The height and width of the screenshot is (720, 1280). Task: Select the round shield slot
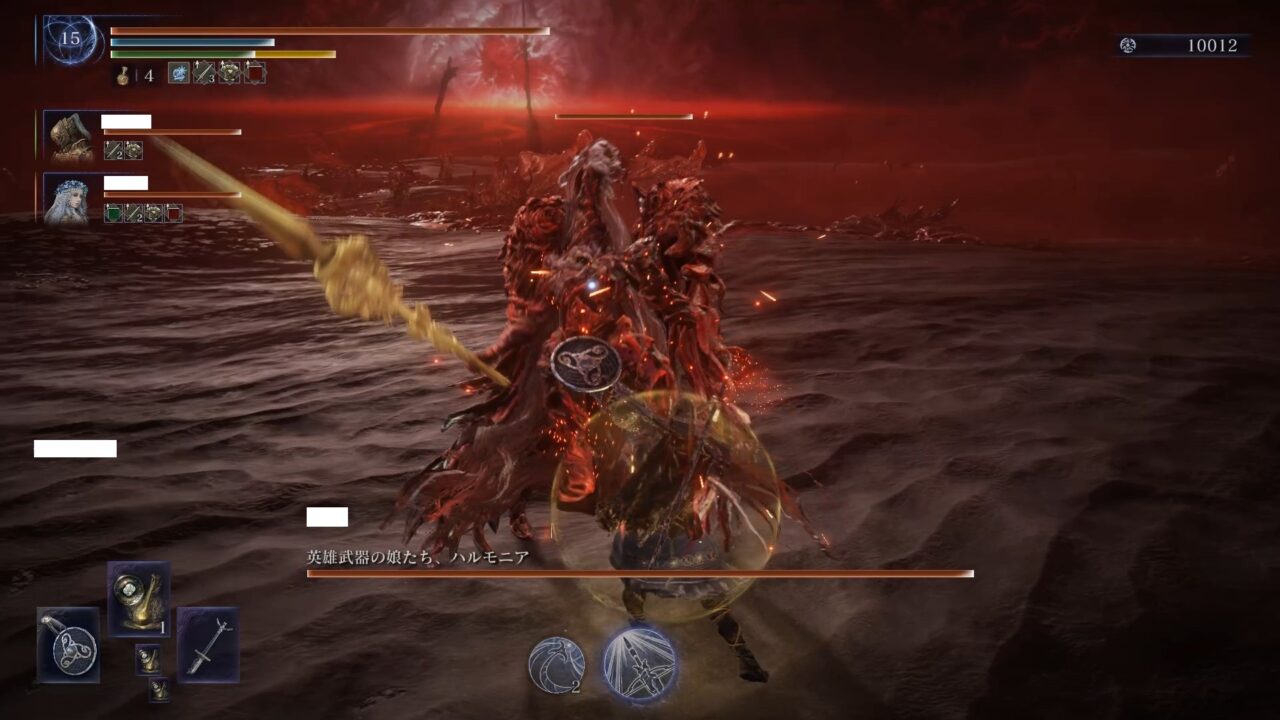[x=68, y=644]
